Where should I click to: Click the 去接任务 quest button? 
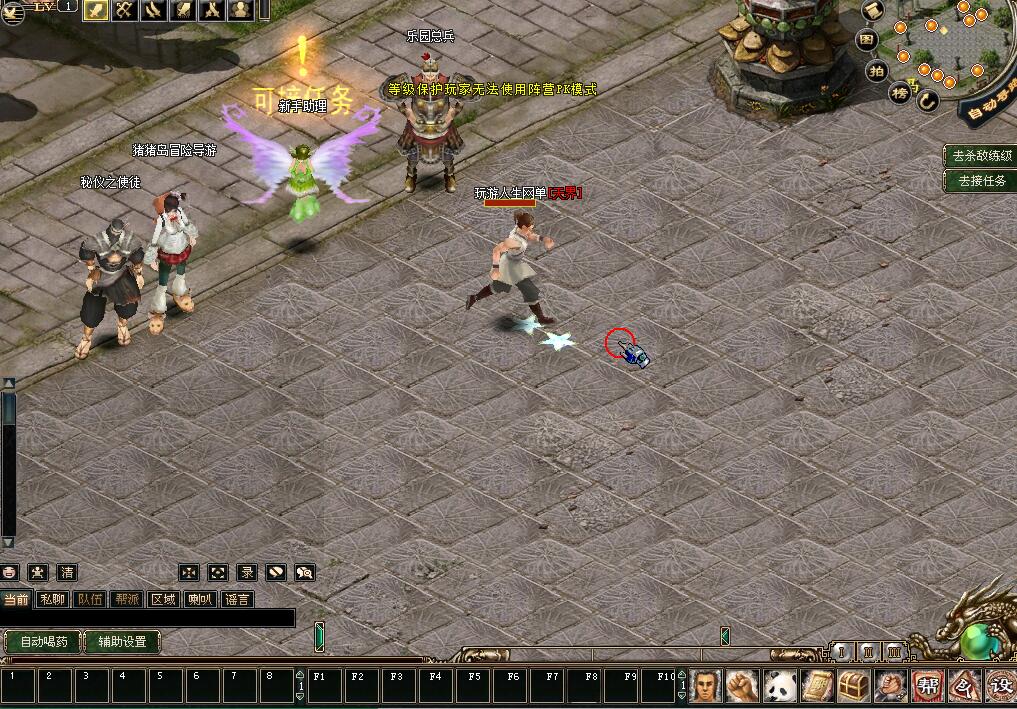click(x=981, y=181)
